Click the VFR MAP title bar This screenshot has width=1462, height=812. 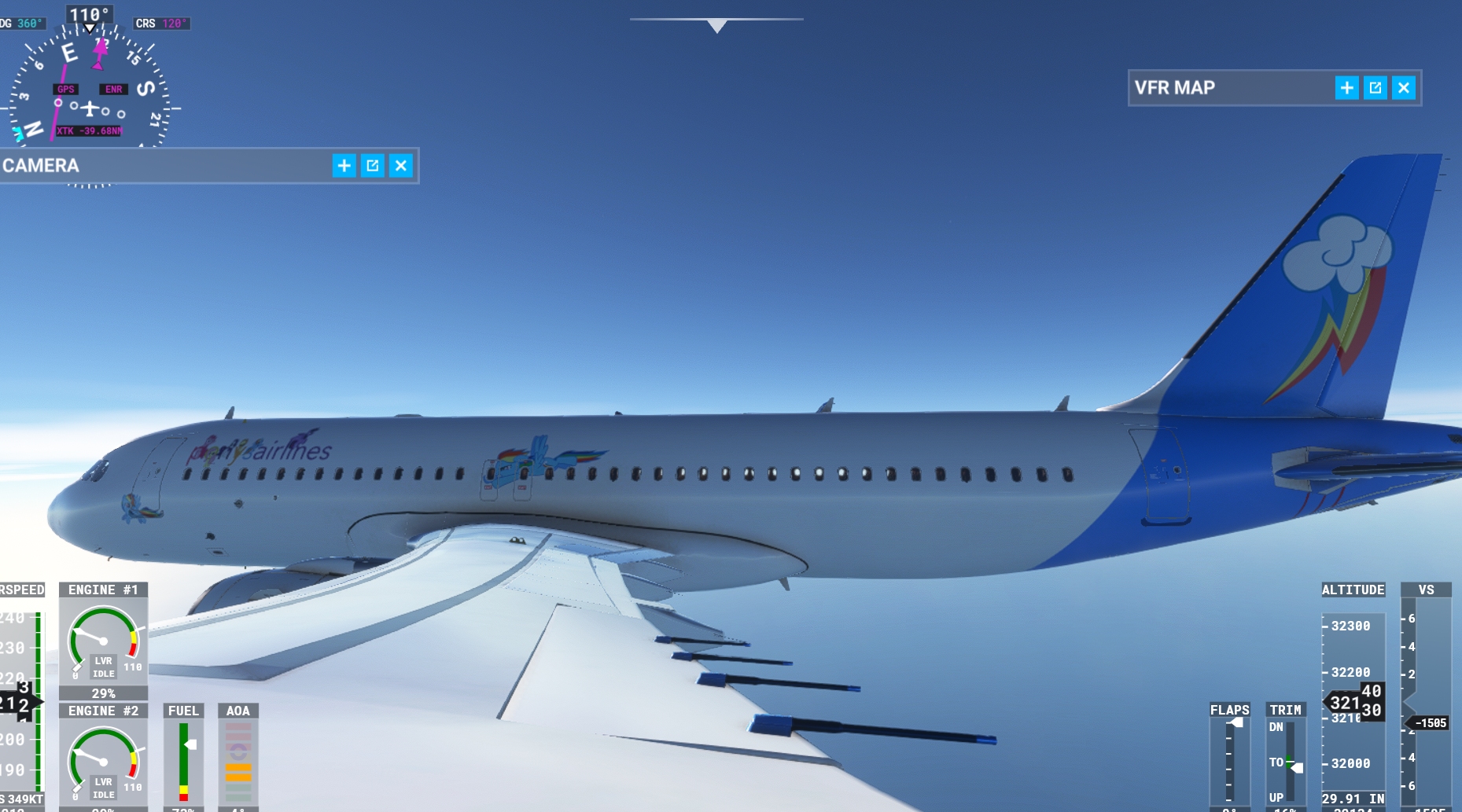pos(1227,88)
